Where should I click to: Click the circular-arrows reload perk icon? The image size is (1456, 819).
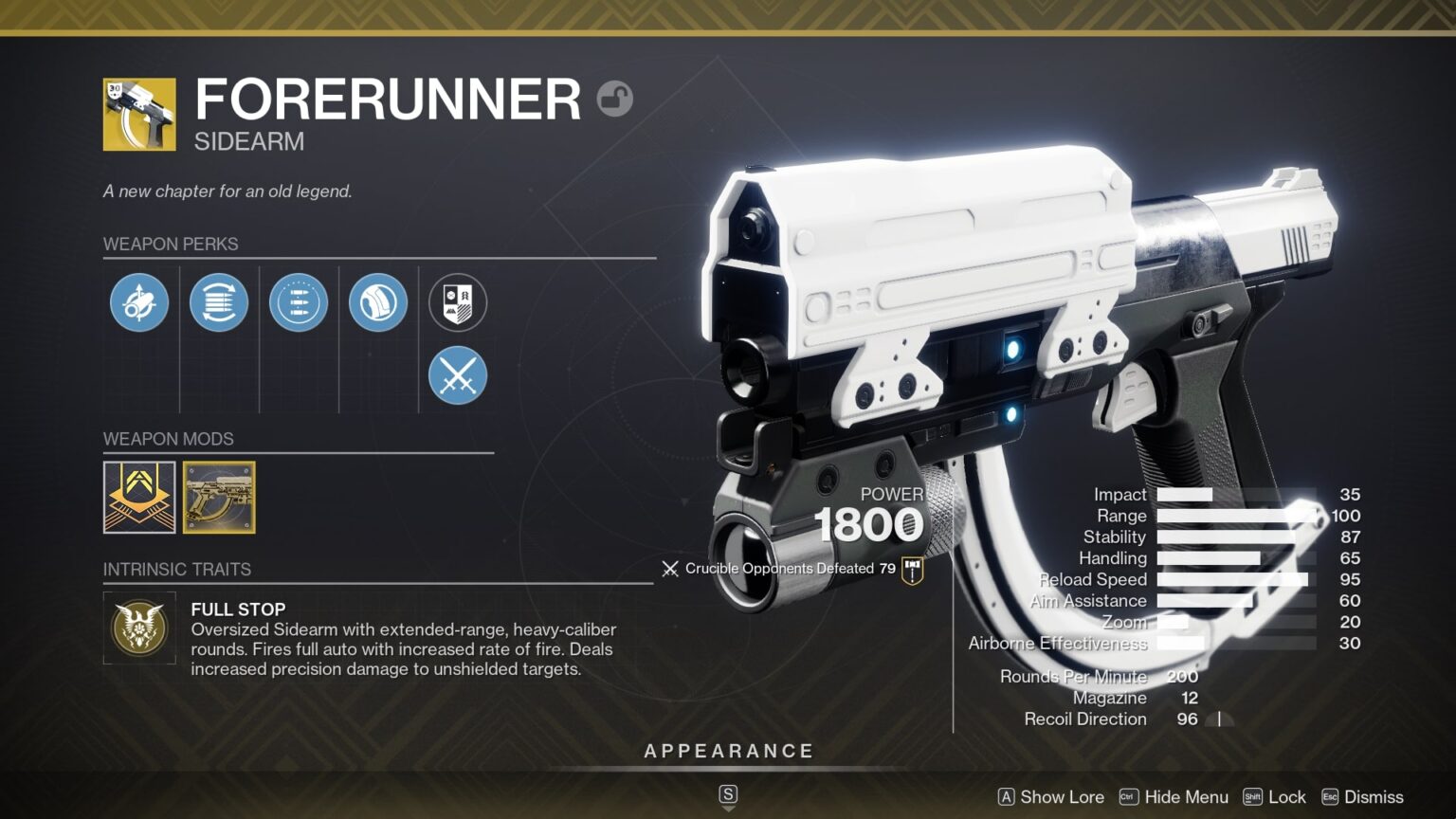coord(219,302)
